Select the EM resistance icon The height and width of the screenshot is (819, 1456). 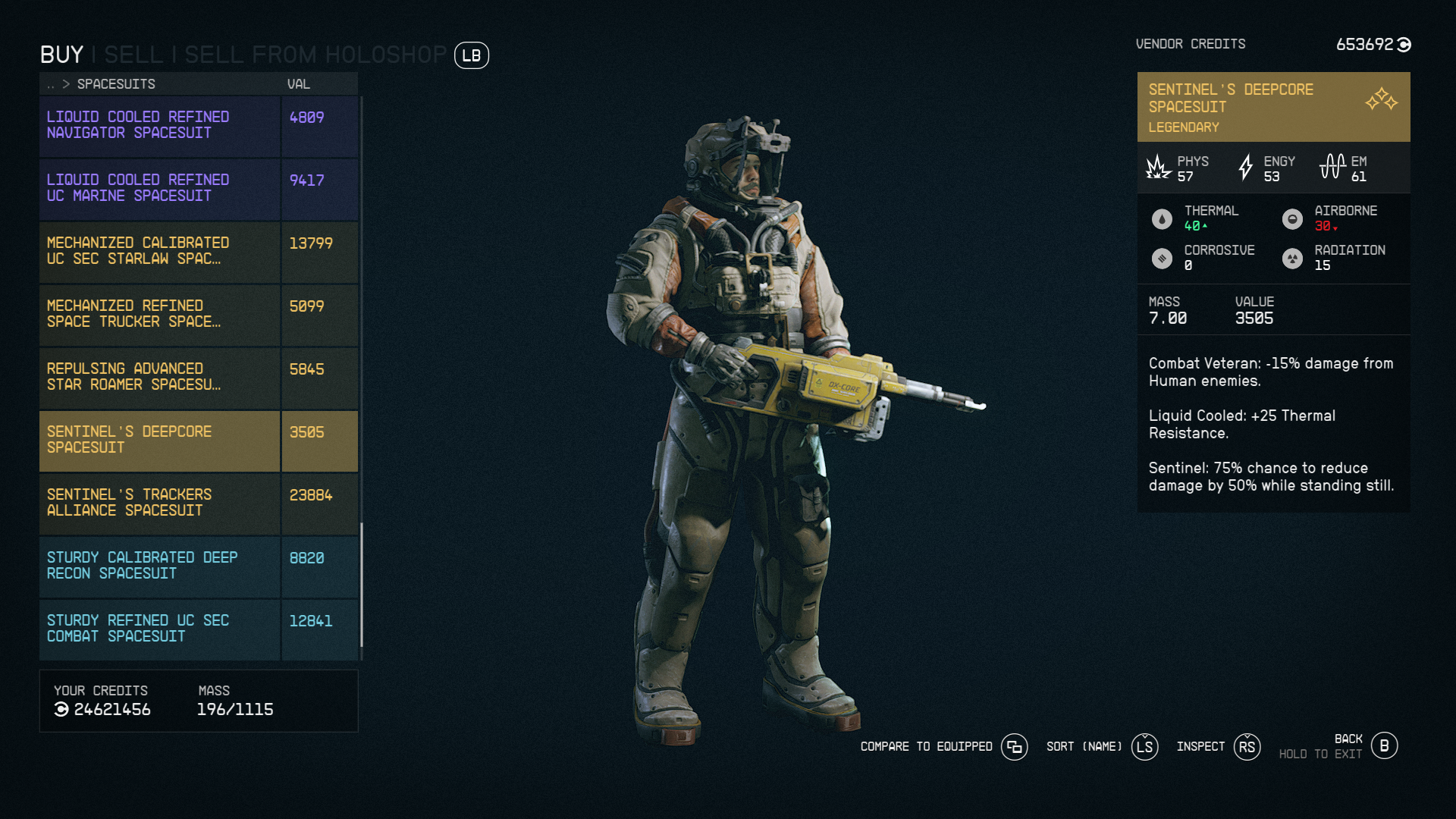[x=1332, y=167]
